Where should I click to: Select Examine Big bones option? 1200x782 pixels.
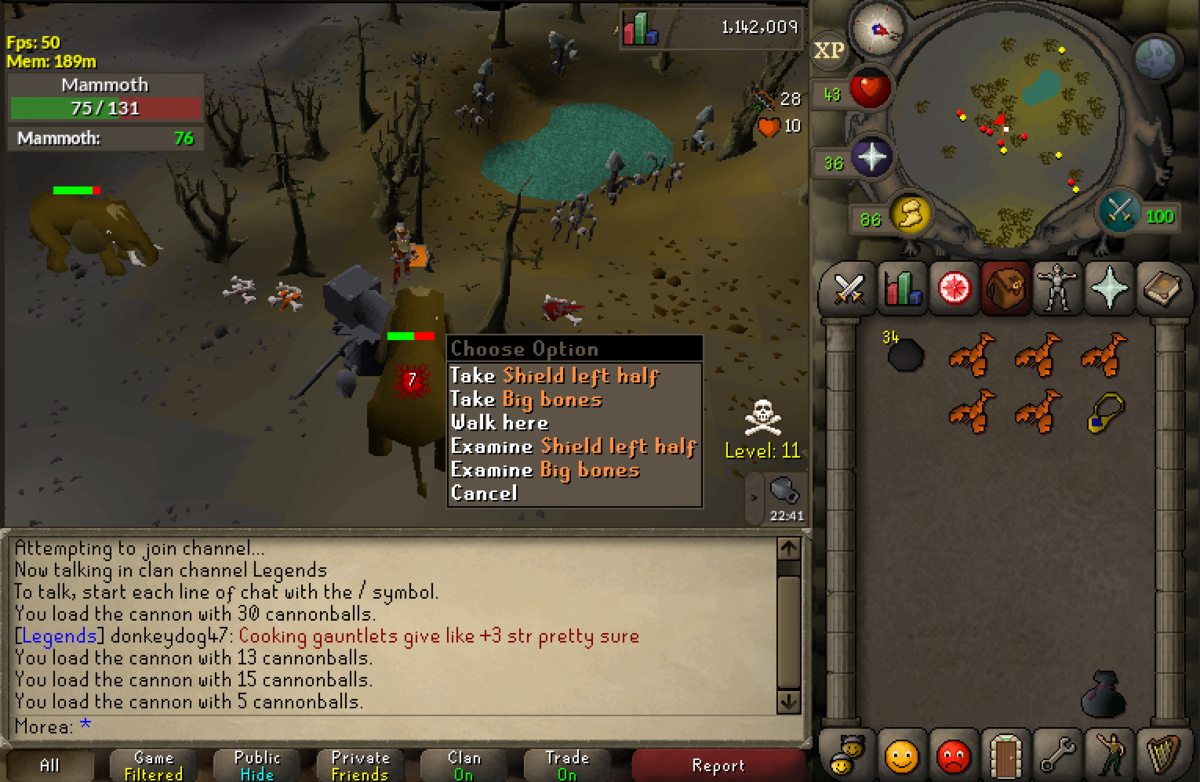pos(544,470)
